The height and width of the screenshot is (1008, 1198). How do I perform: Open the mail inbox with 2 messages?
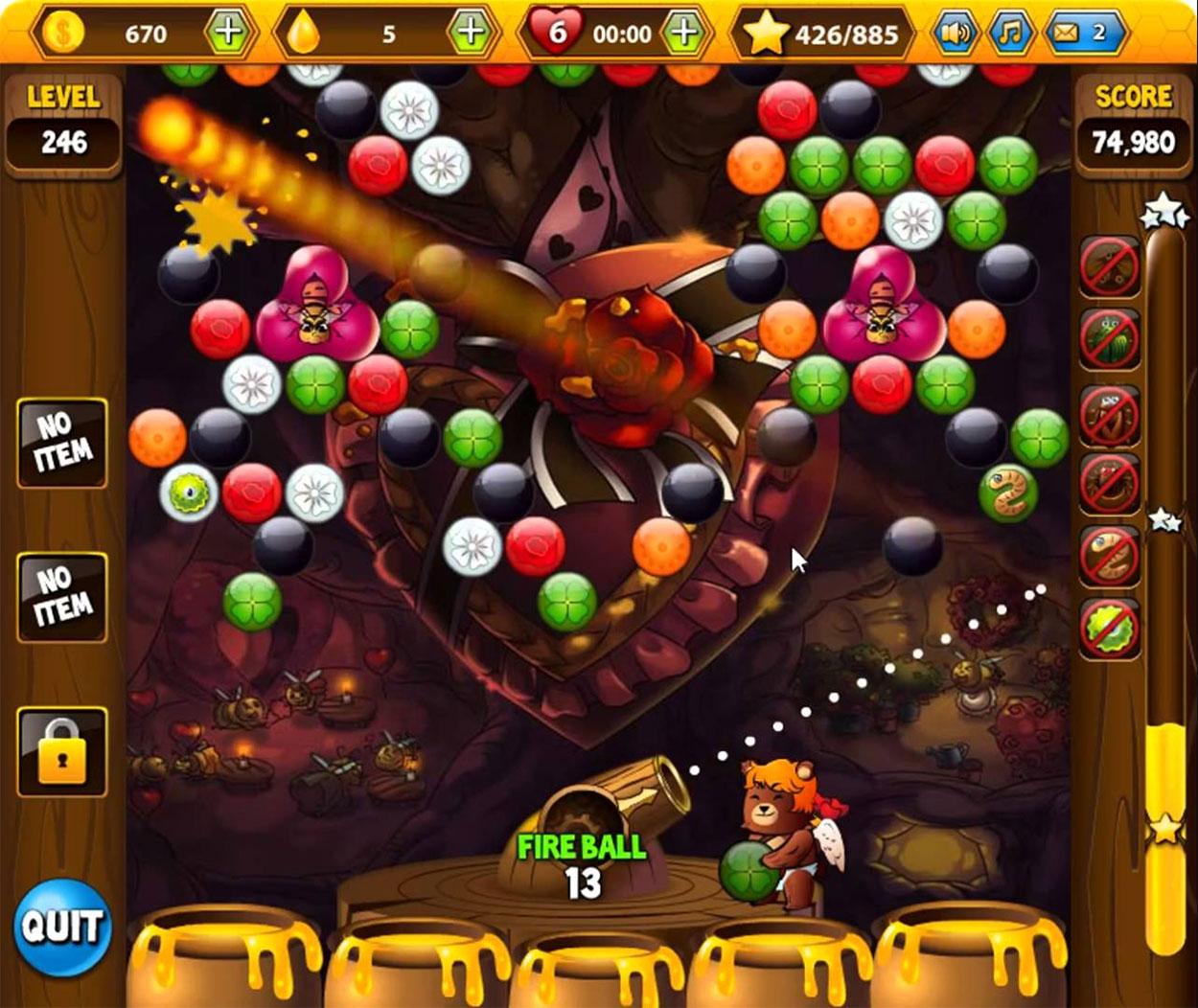pyautogui.click(x=1083, y=34)
